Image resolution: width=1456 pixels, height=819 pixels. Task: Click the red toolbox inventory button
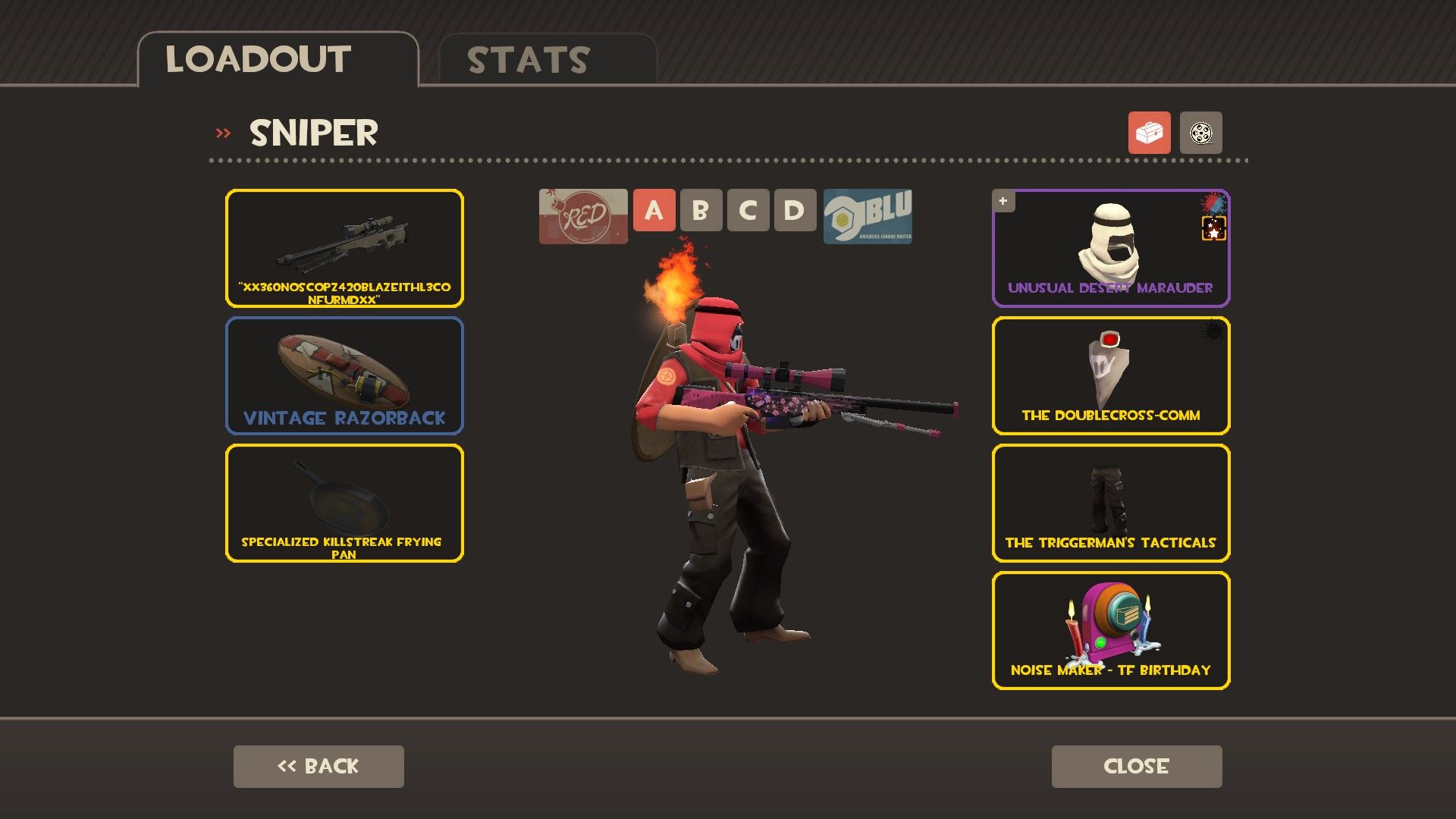1149,133
